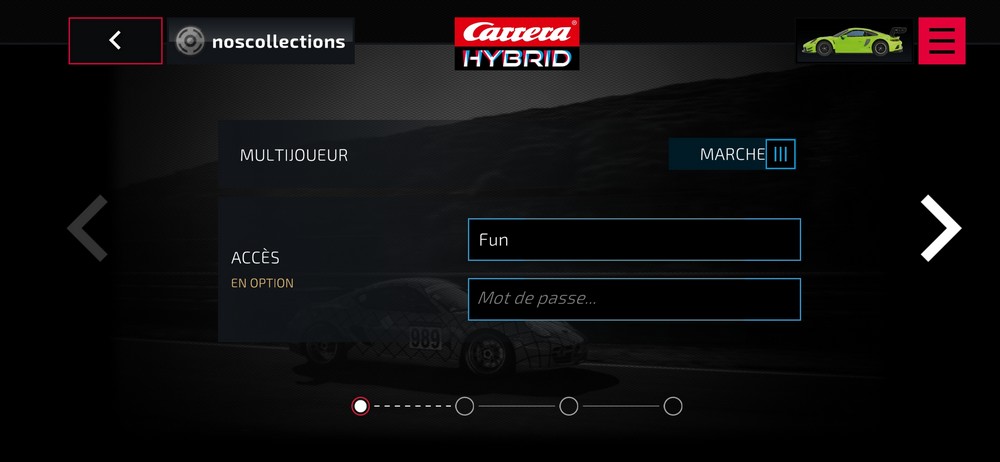Select the green Porsche car thumbnail

(853, 41)
